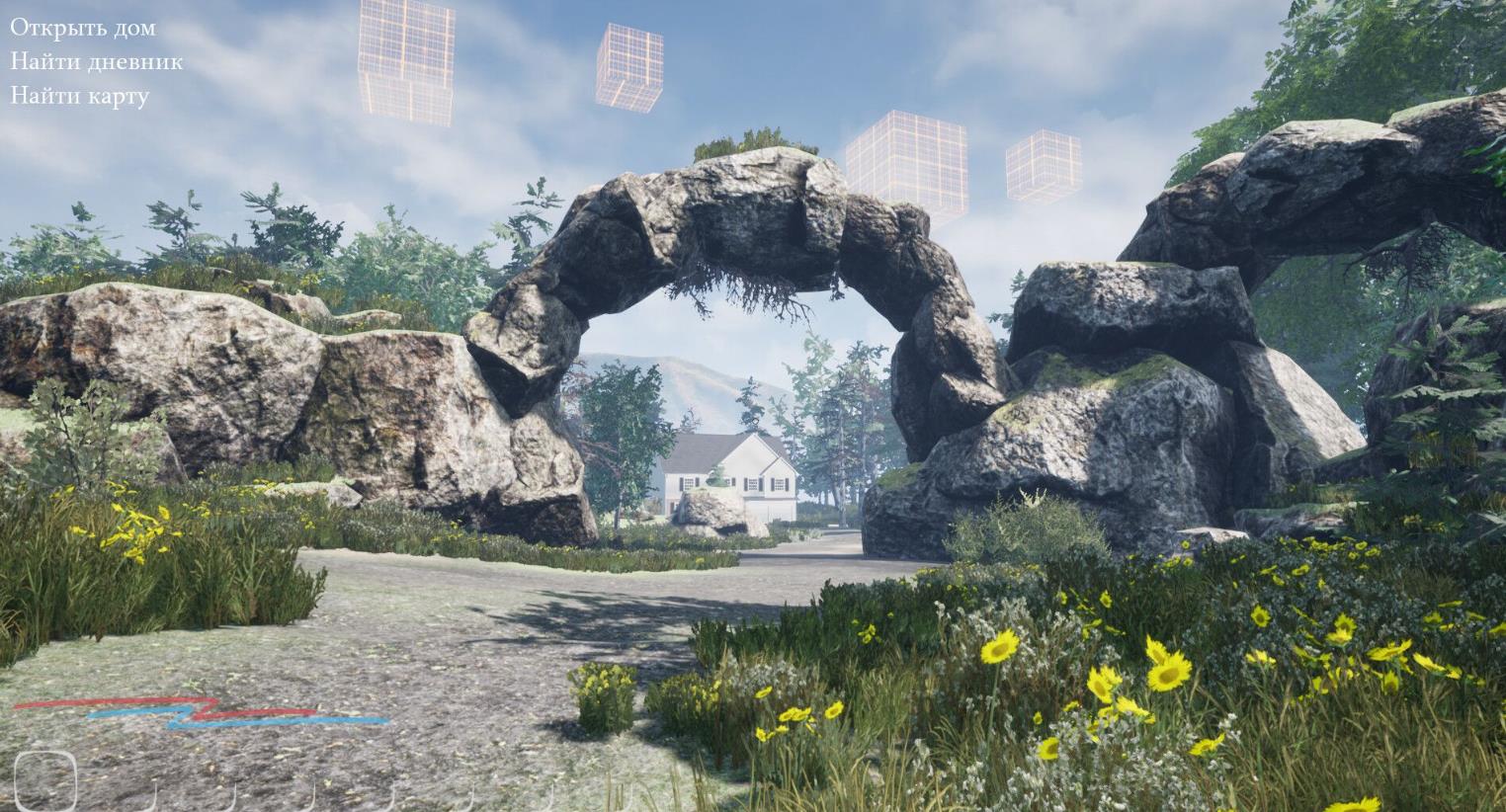Screen dimensions: 1506x812
Task: Select the highlighted first hotbar slot
Action: coord(45,780)
